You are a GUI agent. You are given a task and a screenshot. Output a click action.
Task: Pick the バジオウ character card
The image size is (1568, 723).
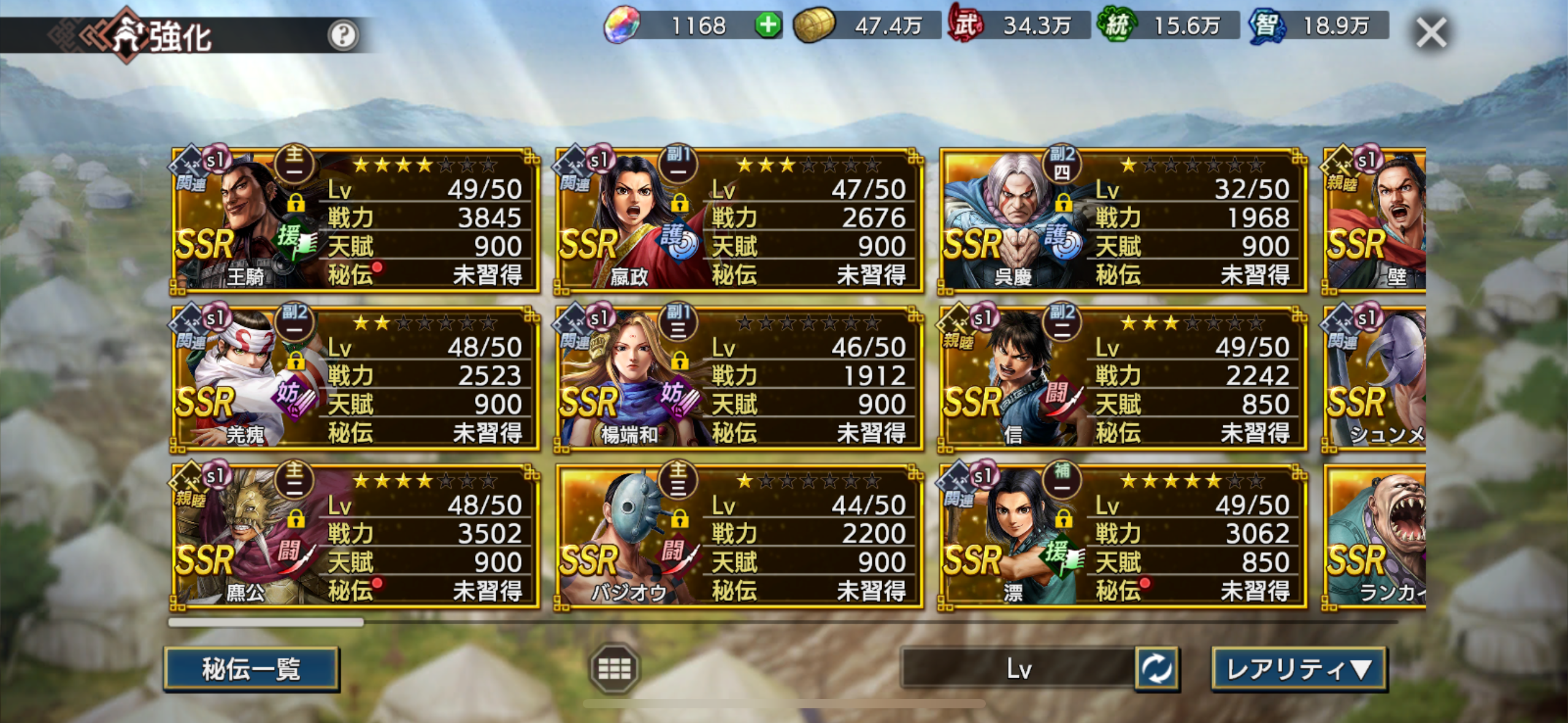pyautogui.click(x=739, y=537)
